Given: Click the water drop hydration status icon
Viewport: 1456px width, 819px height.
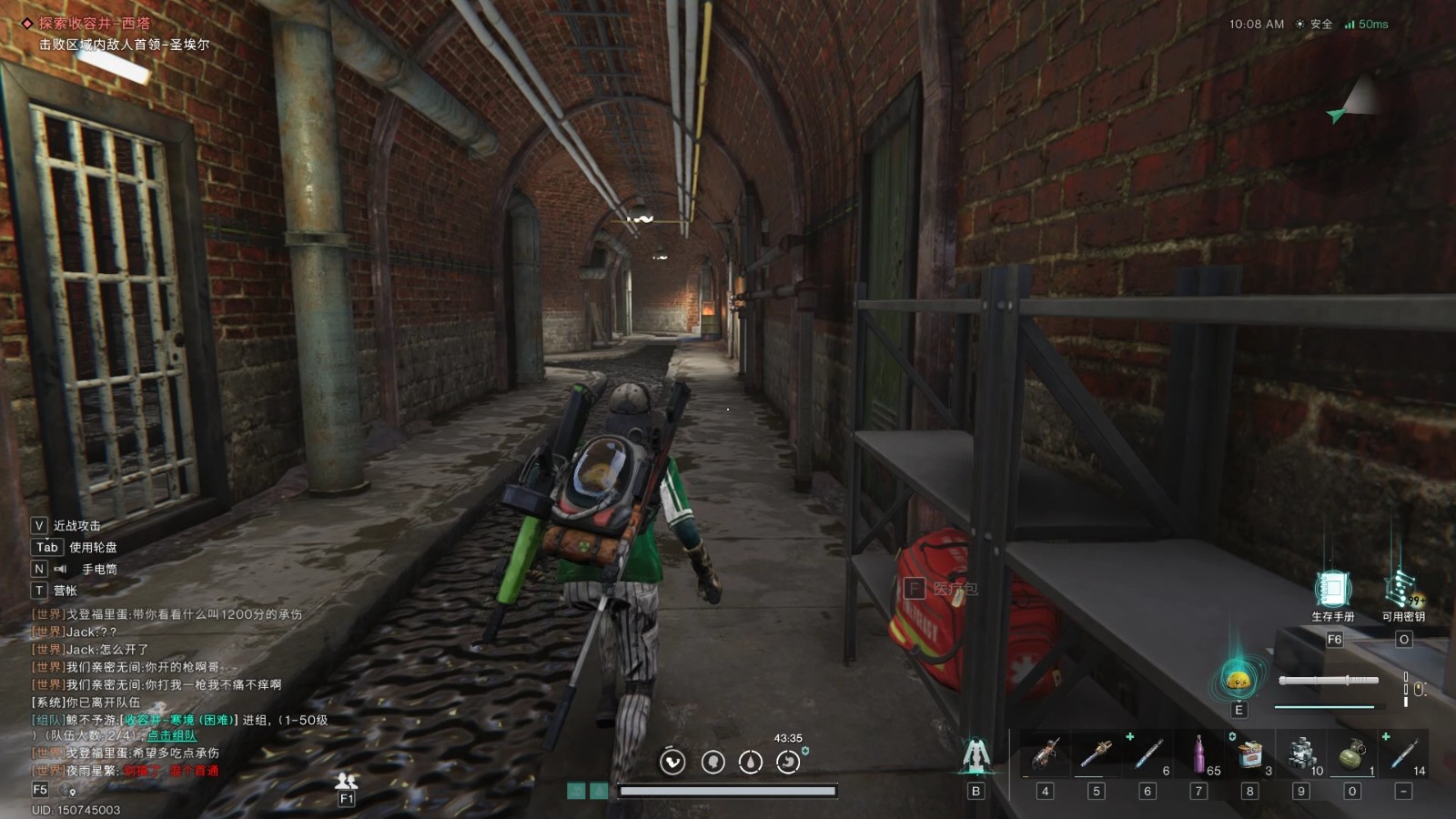Looking at the screenshot, I should [x=750, y=762].
